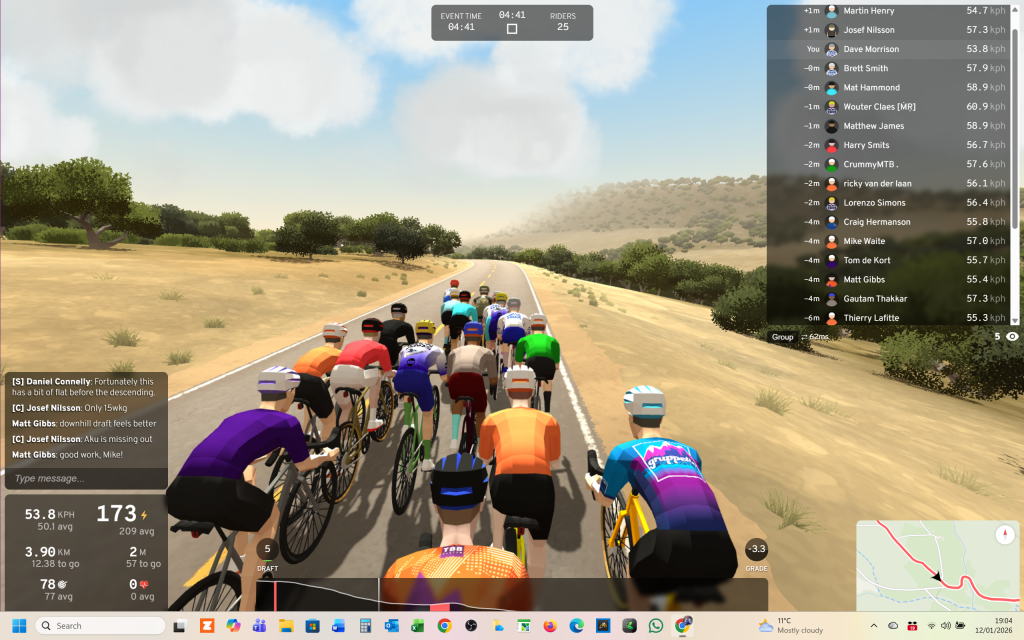Toggle the Group filter on rider list
This screenshot has width=1024, height=640.
click(782, 337)
